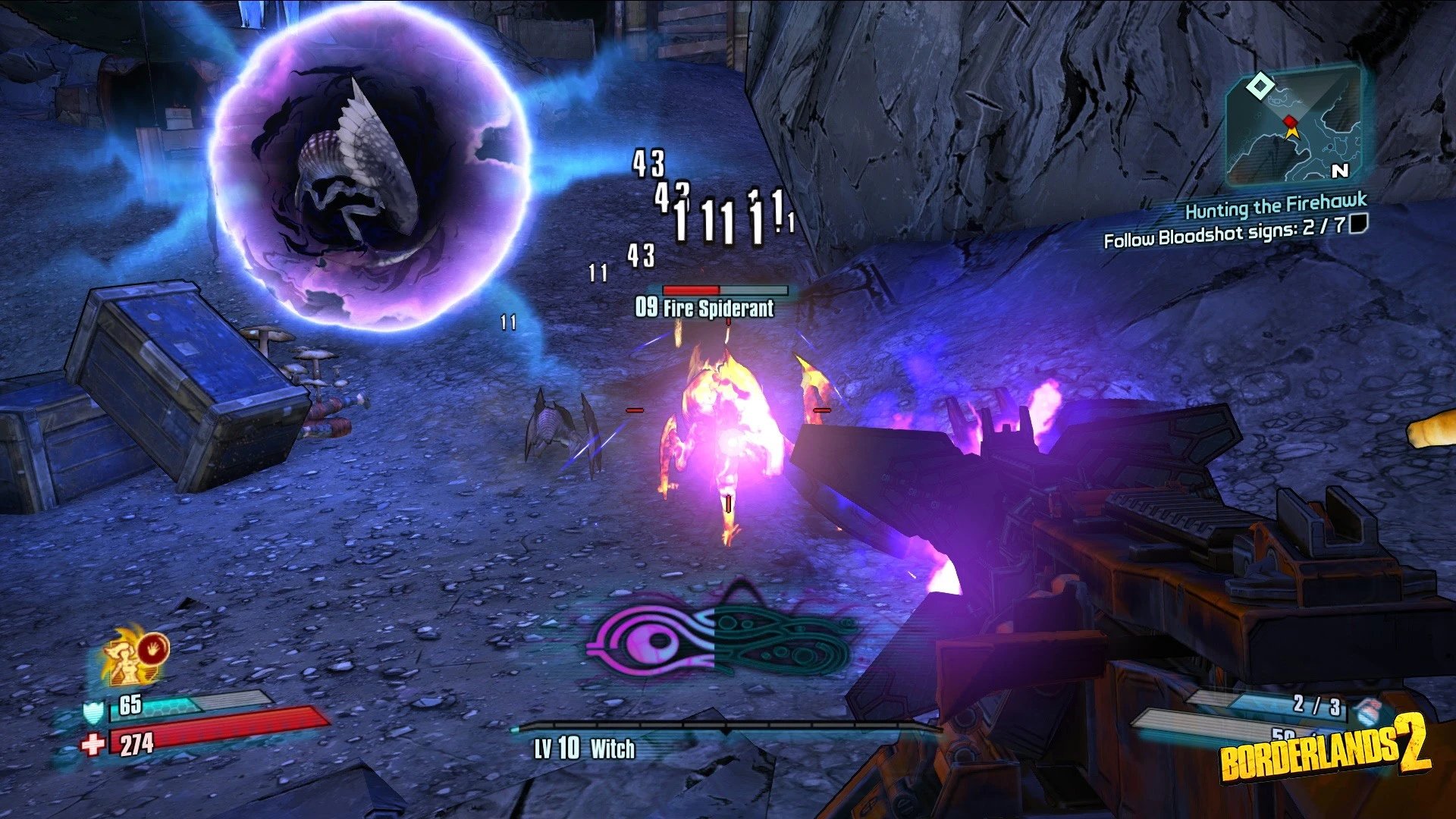
Task: Click the red cross health icon
Action: pos(93,745)
